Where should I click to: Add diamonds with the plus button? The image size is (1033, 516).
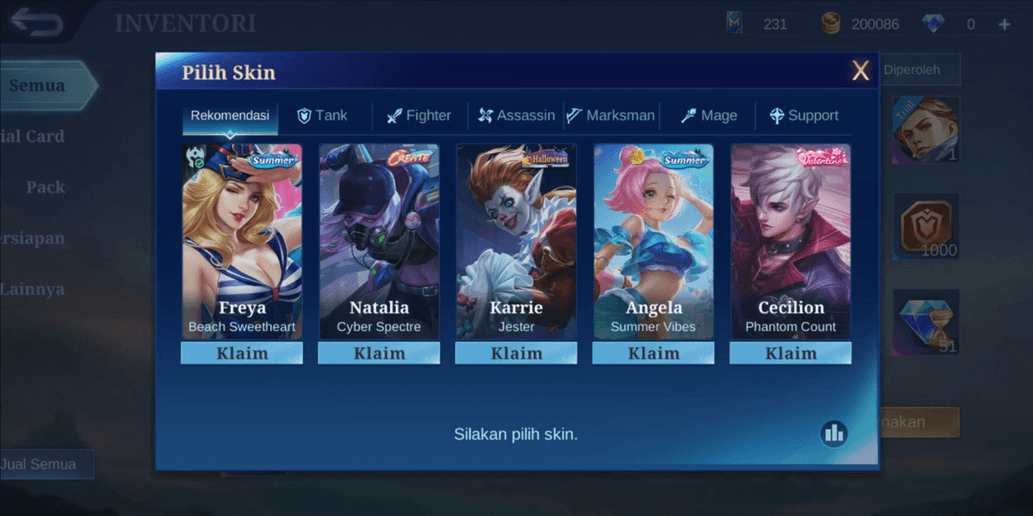[x=1005, y=24]
